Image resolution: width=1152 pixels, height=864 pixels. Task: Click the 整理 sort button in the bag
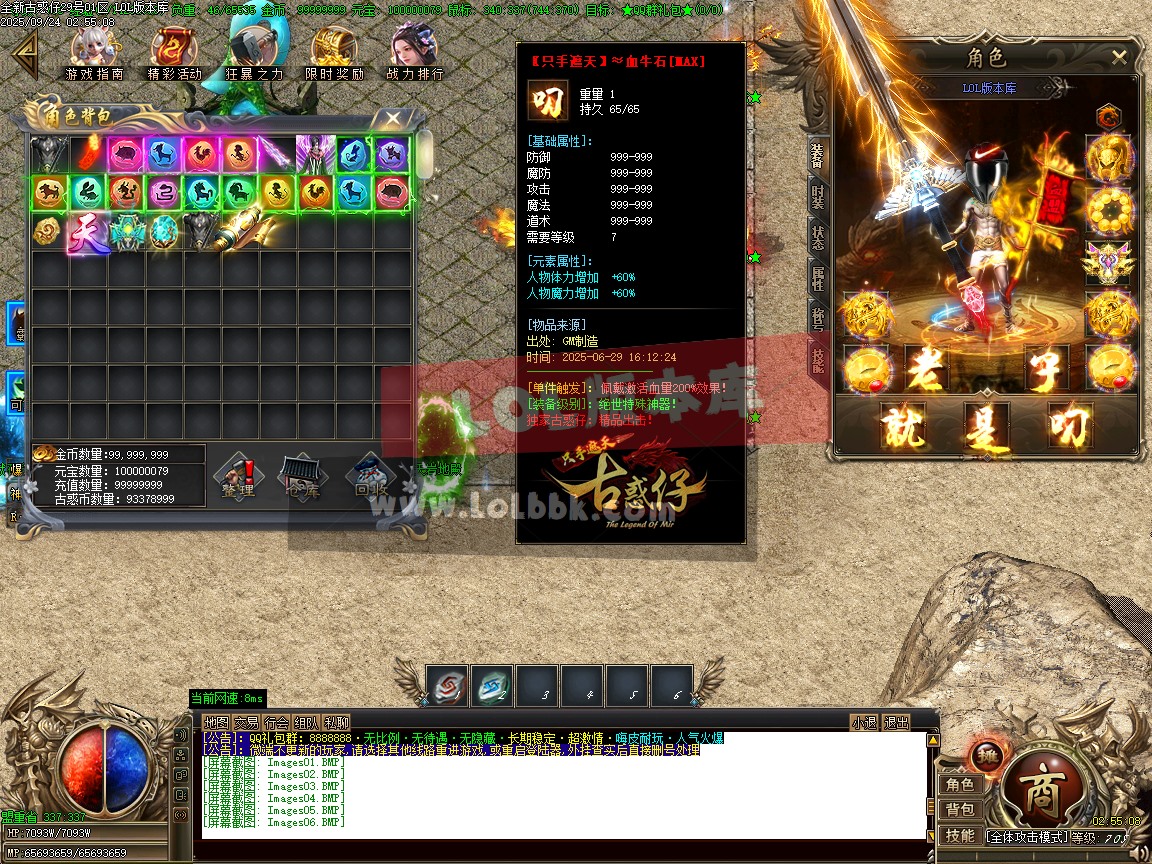click(x=238, y=476)
